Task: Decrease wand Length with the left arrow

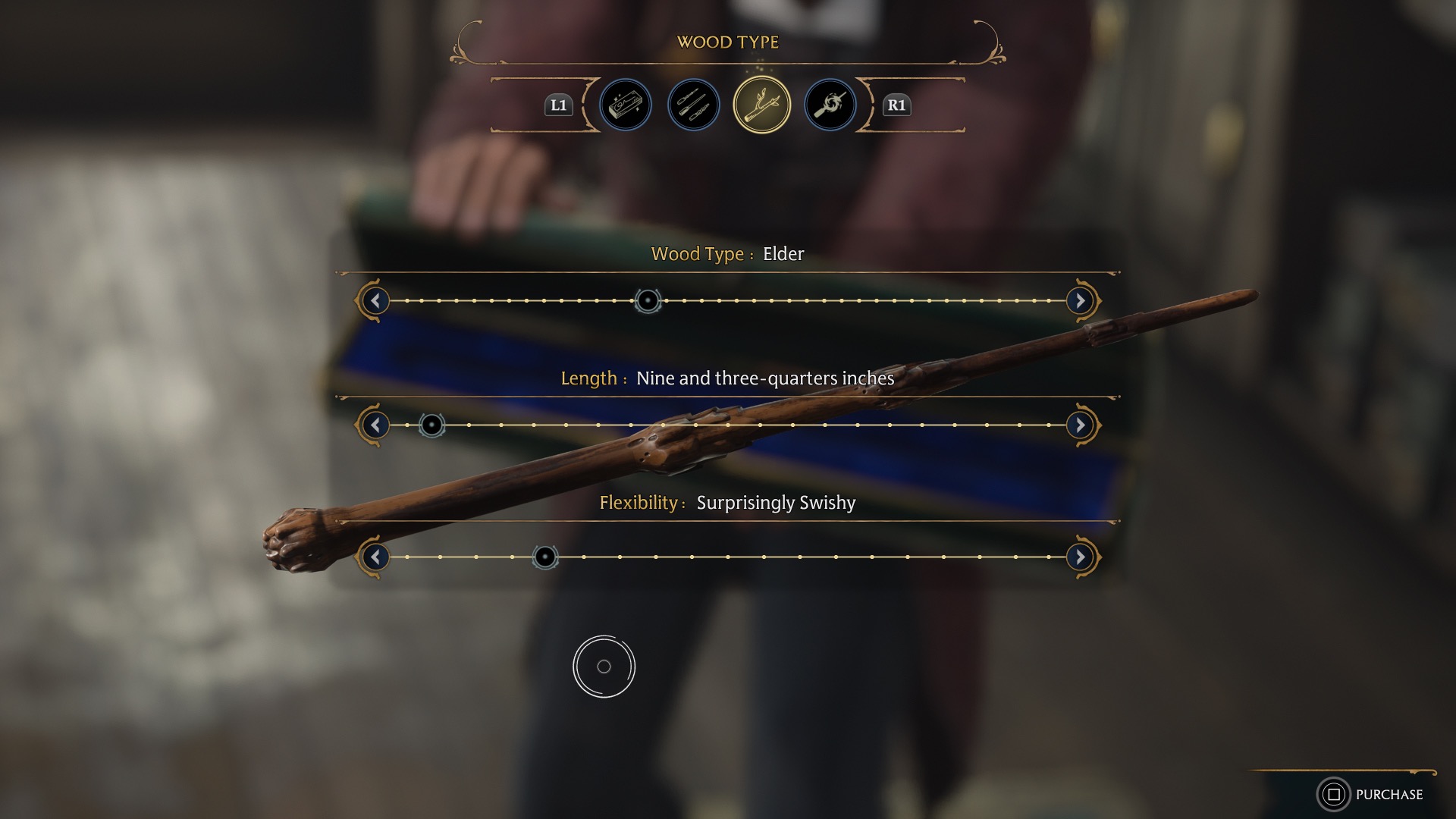Action: coord(375,425)
